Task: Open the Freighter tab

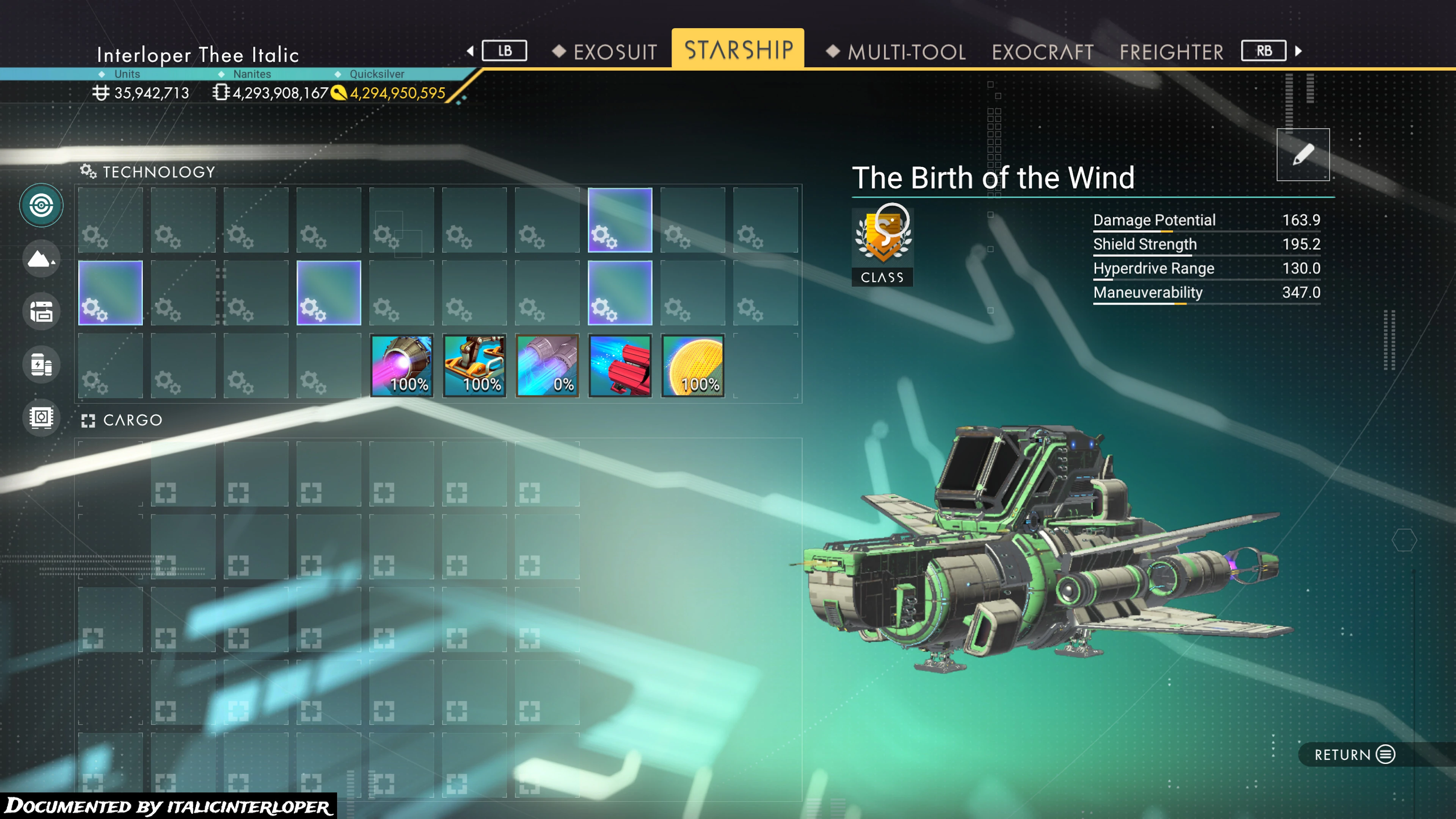Action: coord(1171,52)
